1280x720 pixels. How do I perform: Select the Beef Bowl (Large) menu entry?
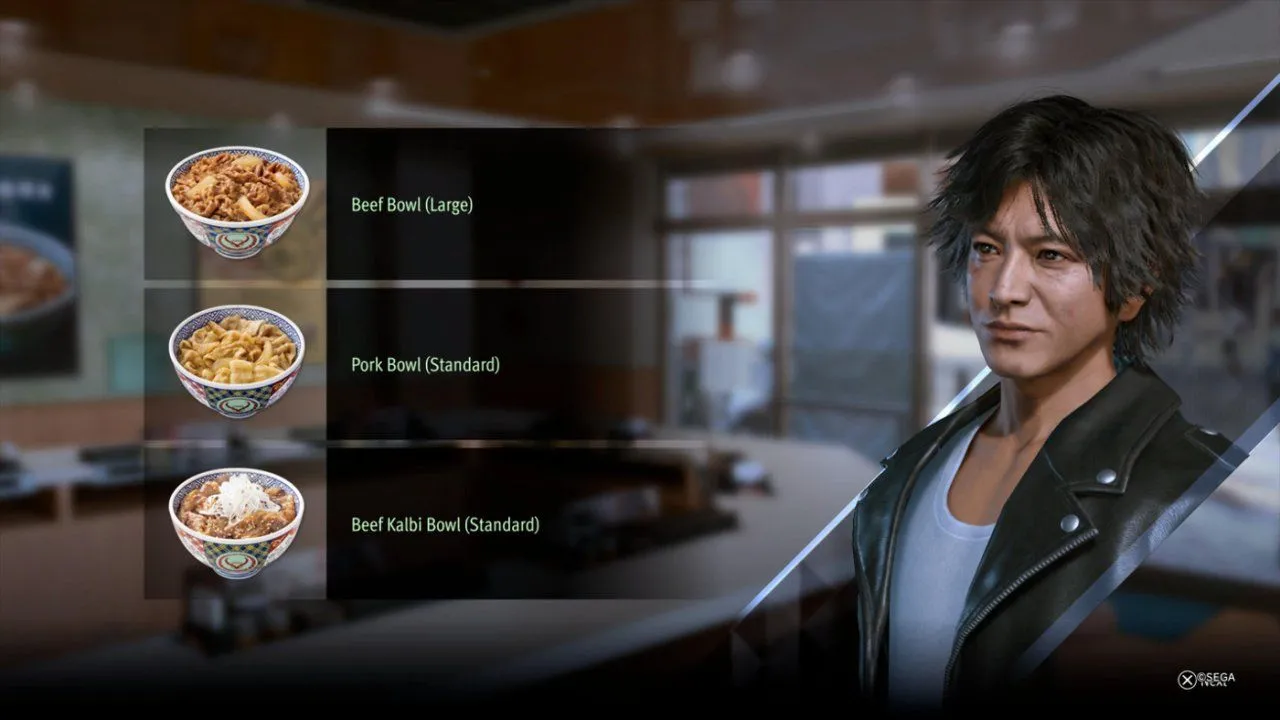click(412, 205)
